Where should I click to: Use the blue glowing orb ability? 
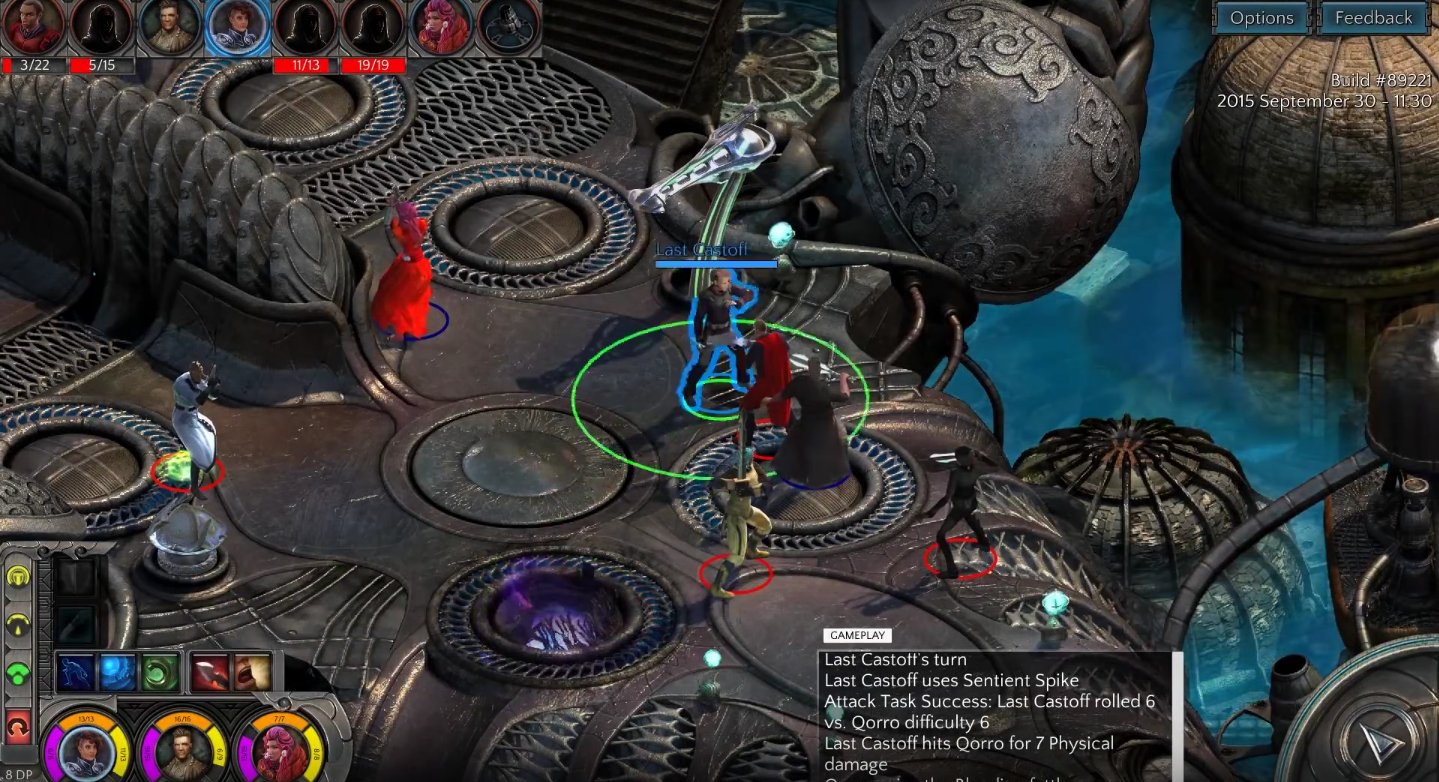point(118,672)
